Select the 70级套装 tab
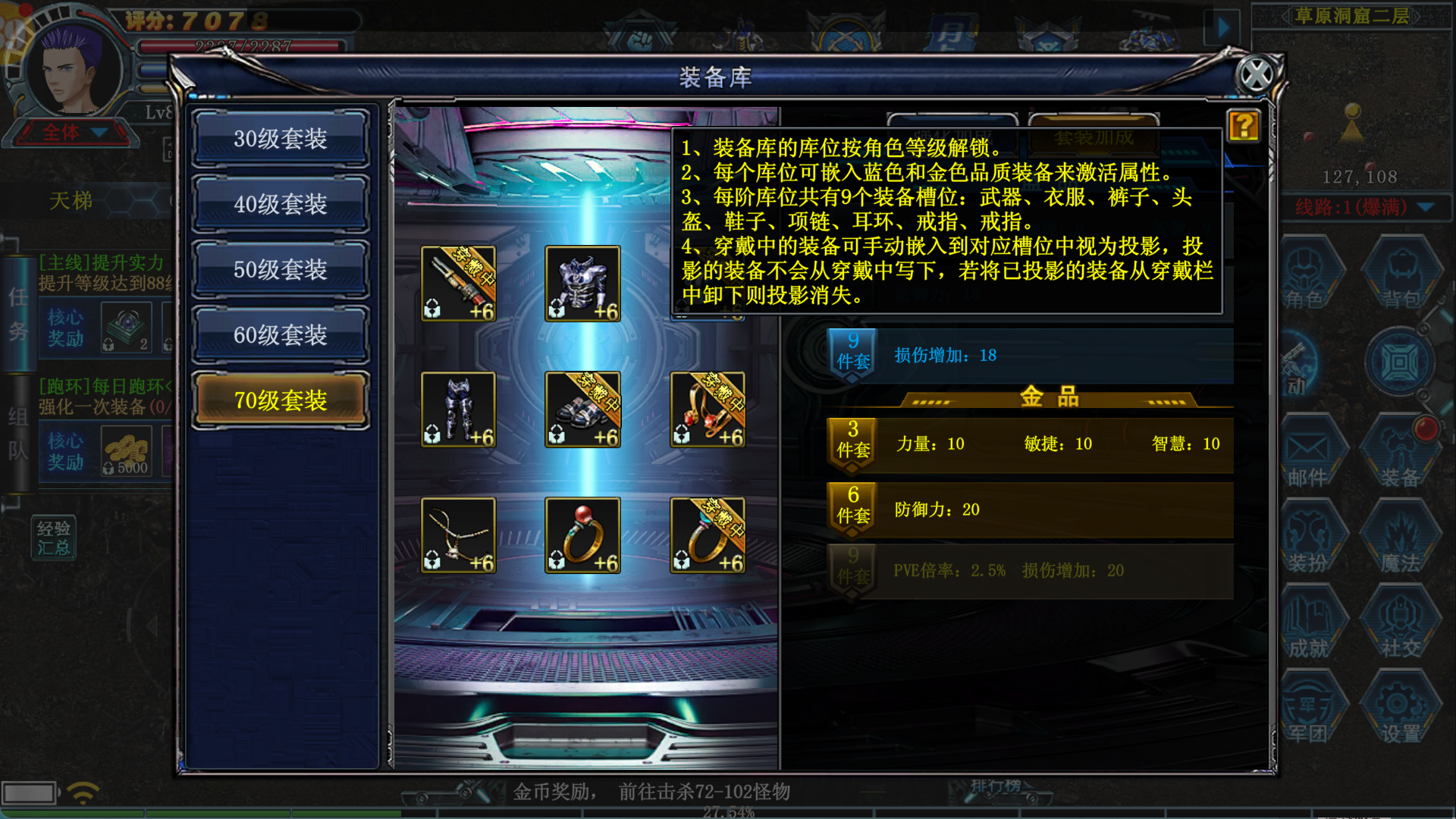The image size is (1456, 819). (280, 400)
